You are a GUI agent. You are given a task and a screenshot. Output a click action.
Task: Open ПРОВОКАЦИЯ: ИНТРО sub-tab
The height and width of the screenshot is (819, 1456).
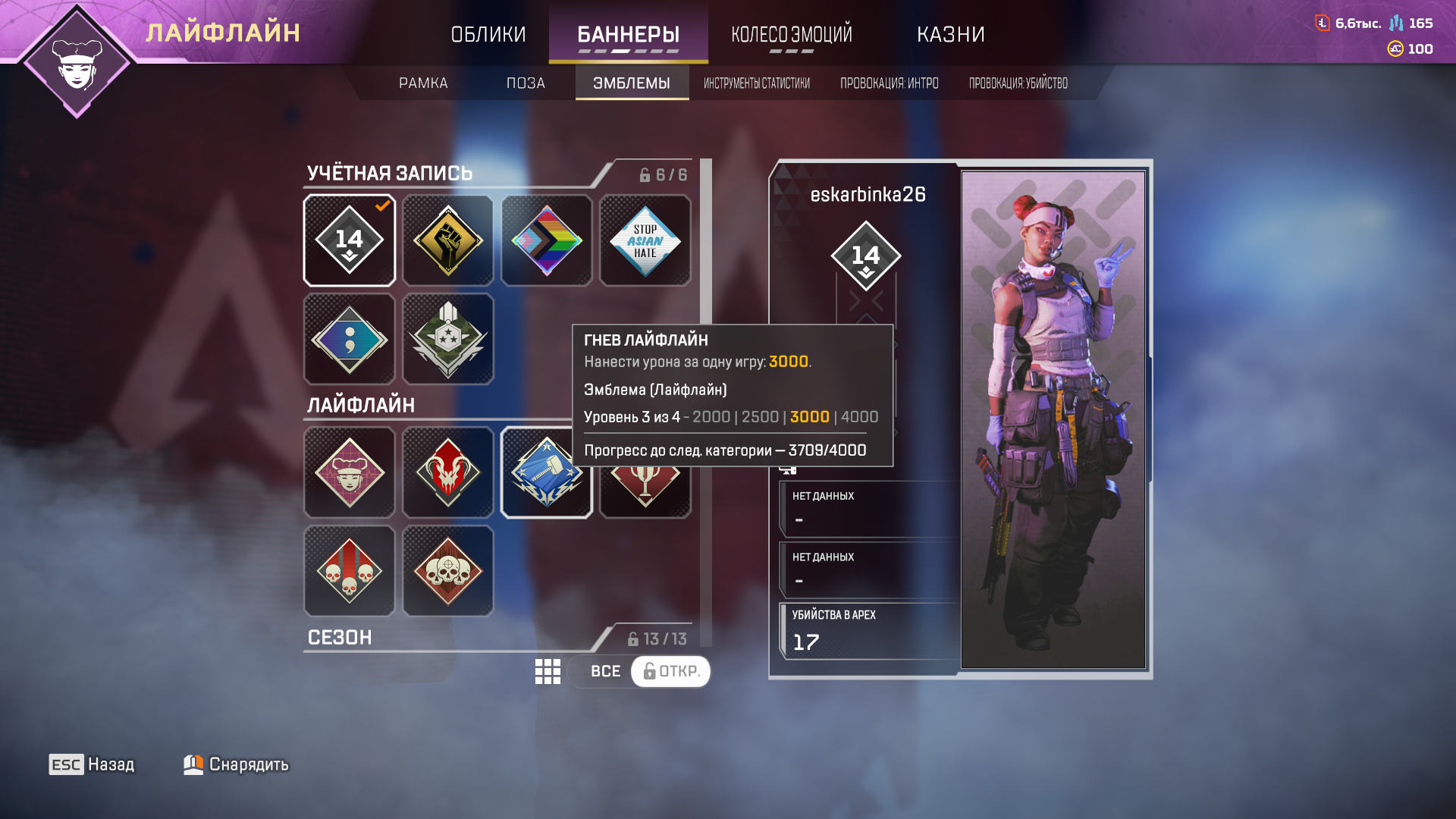(x=889, y=83)
